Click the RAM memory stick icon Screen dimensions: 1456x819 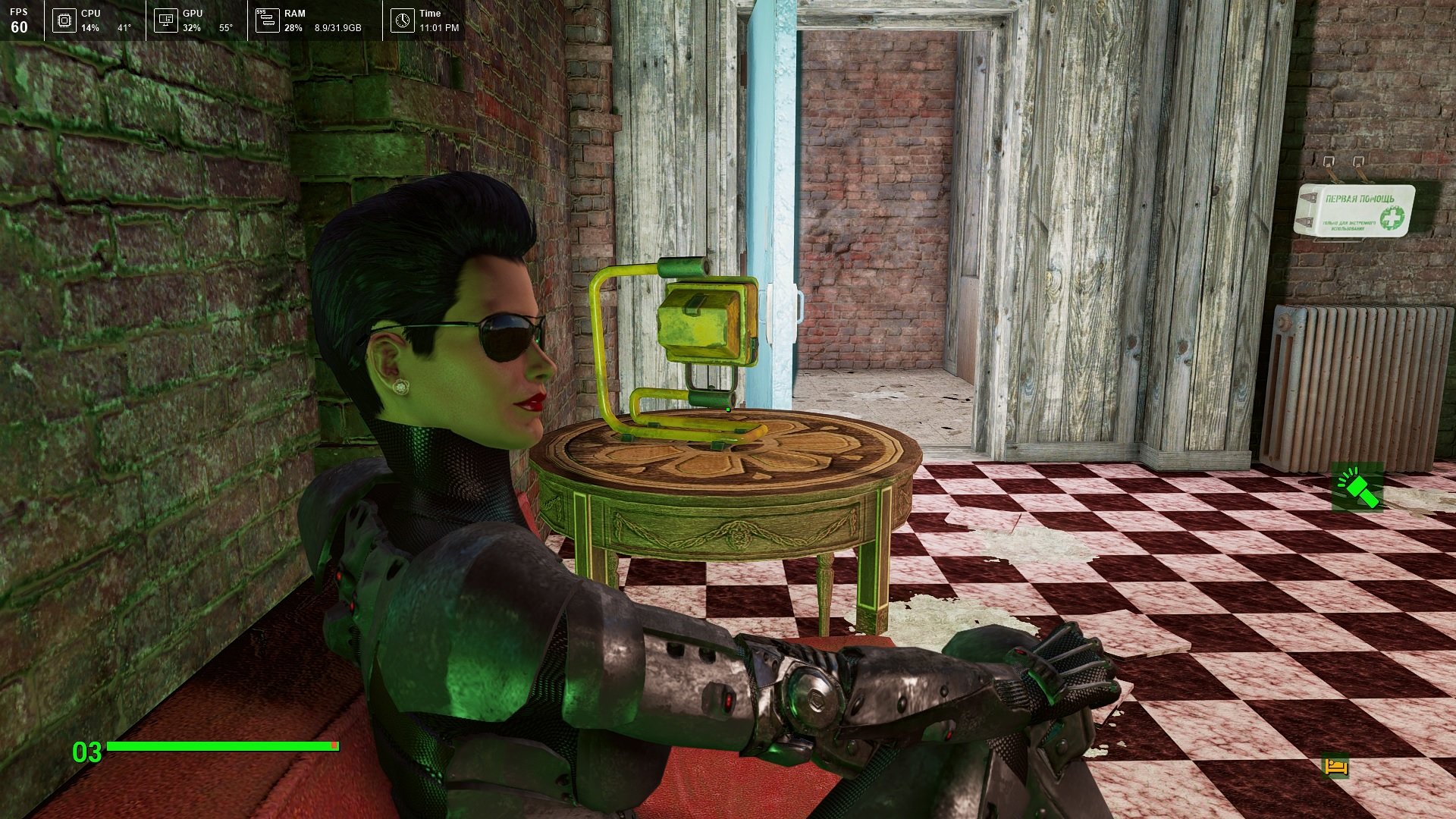266,20
